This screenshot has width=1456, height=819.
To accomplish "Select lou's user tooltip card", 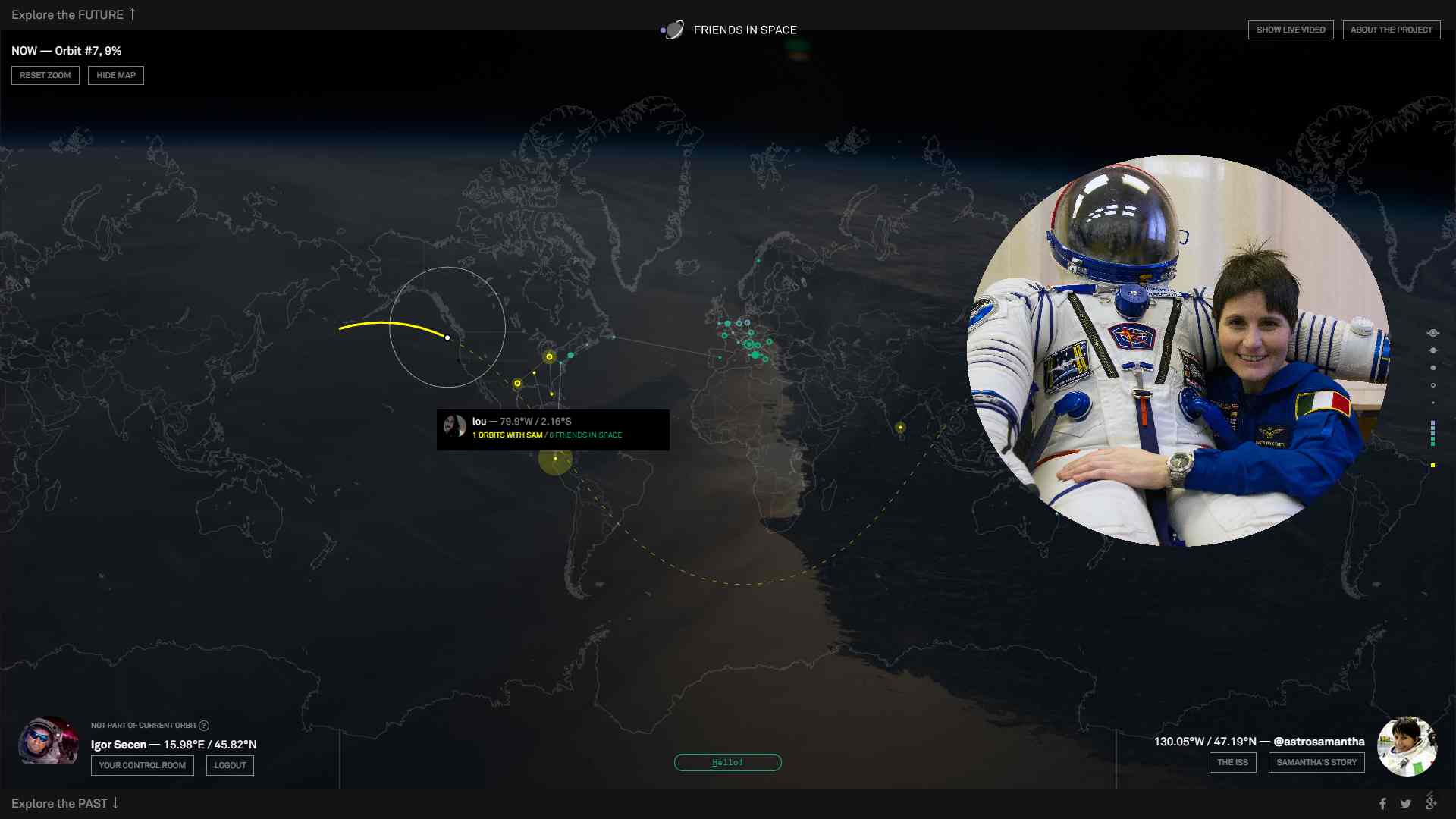I will [552, 429].
